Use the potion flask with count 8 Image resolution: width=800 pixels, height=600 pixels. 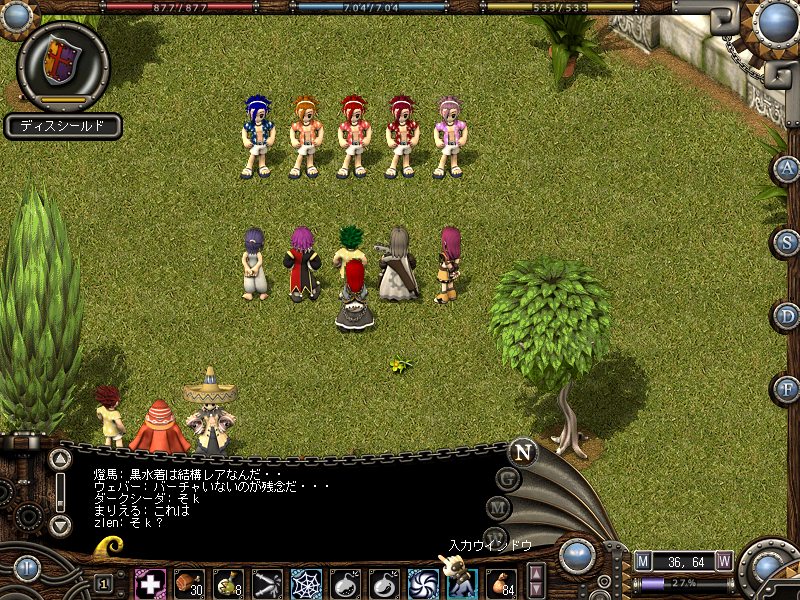[x=228, y=582]
